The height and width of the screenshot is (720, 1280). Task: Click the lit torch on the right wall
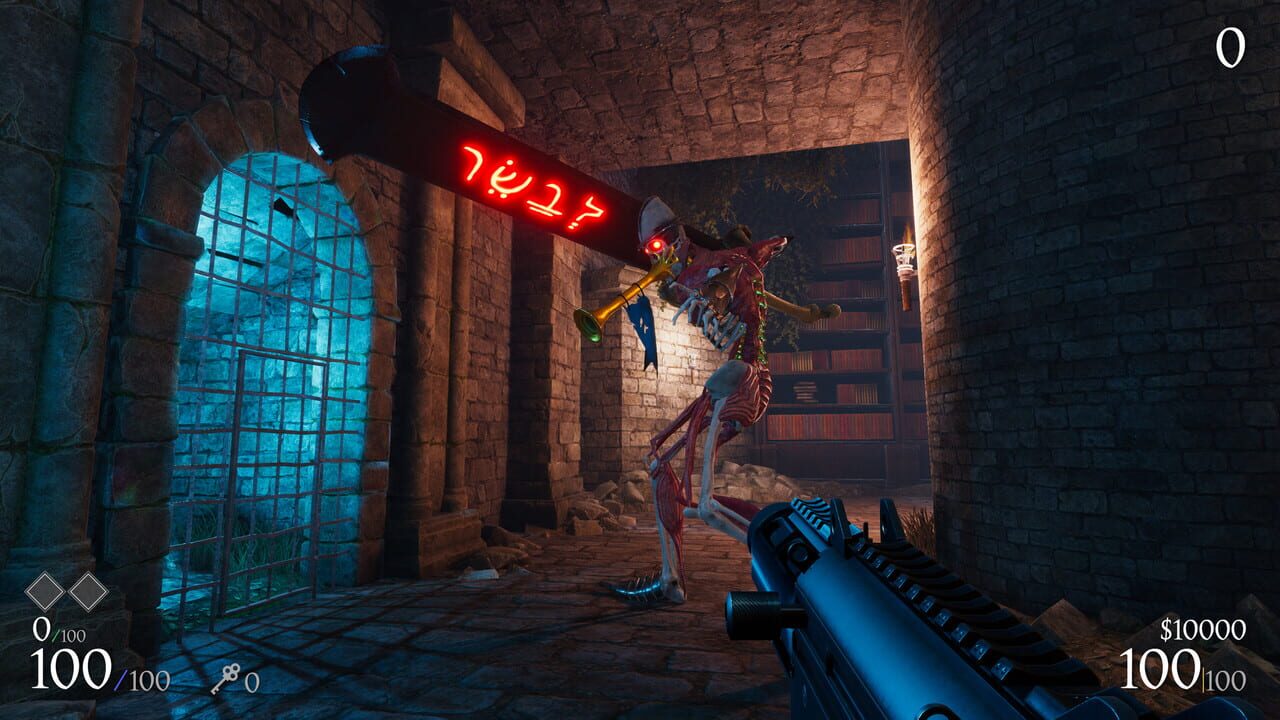(x=903, y=255)
